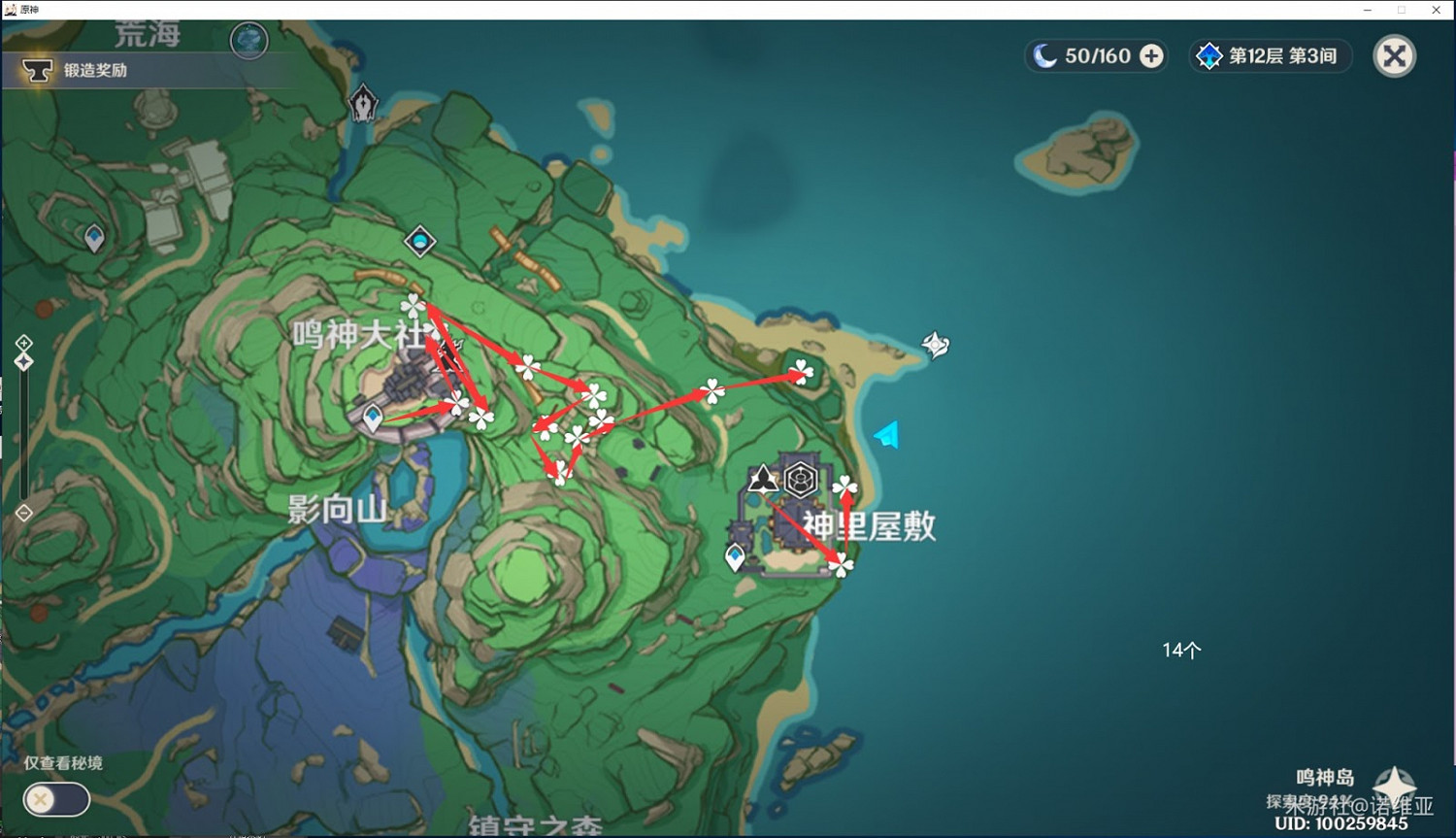Click the star handle on the zoom slider
This screenshot has width=1456, height=838.
22,359
